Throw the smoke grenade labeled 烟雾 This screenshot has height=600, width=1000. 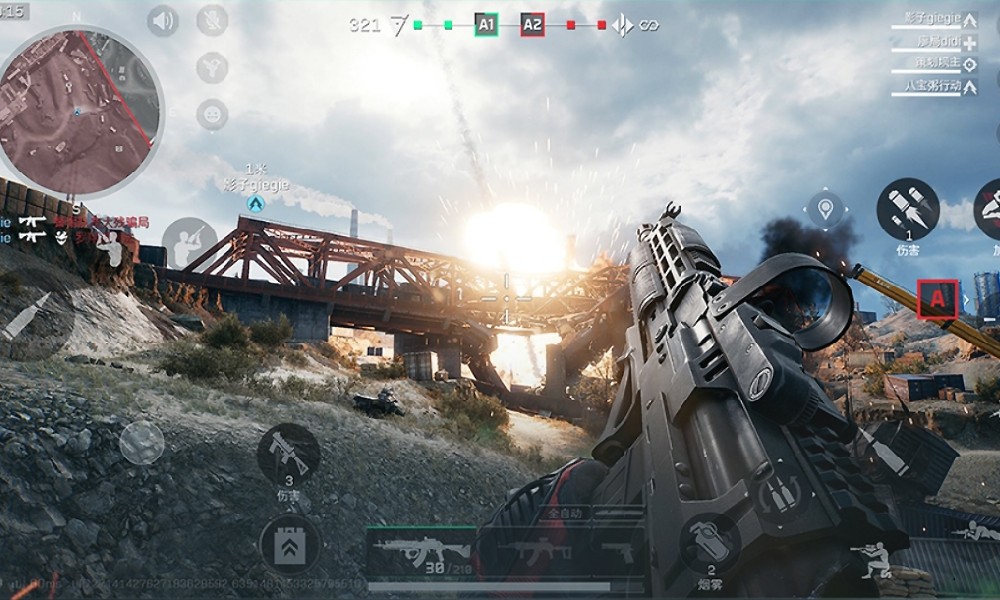pos(711,540)
